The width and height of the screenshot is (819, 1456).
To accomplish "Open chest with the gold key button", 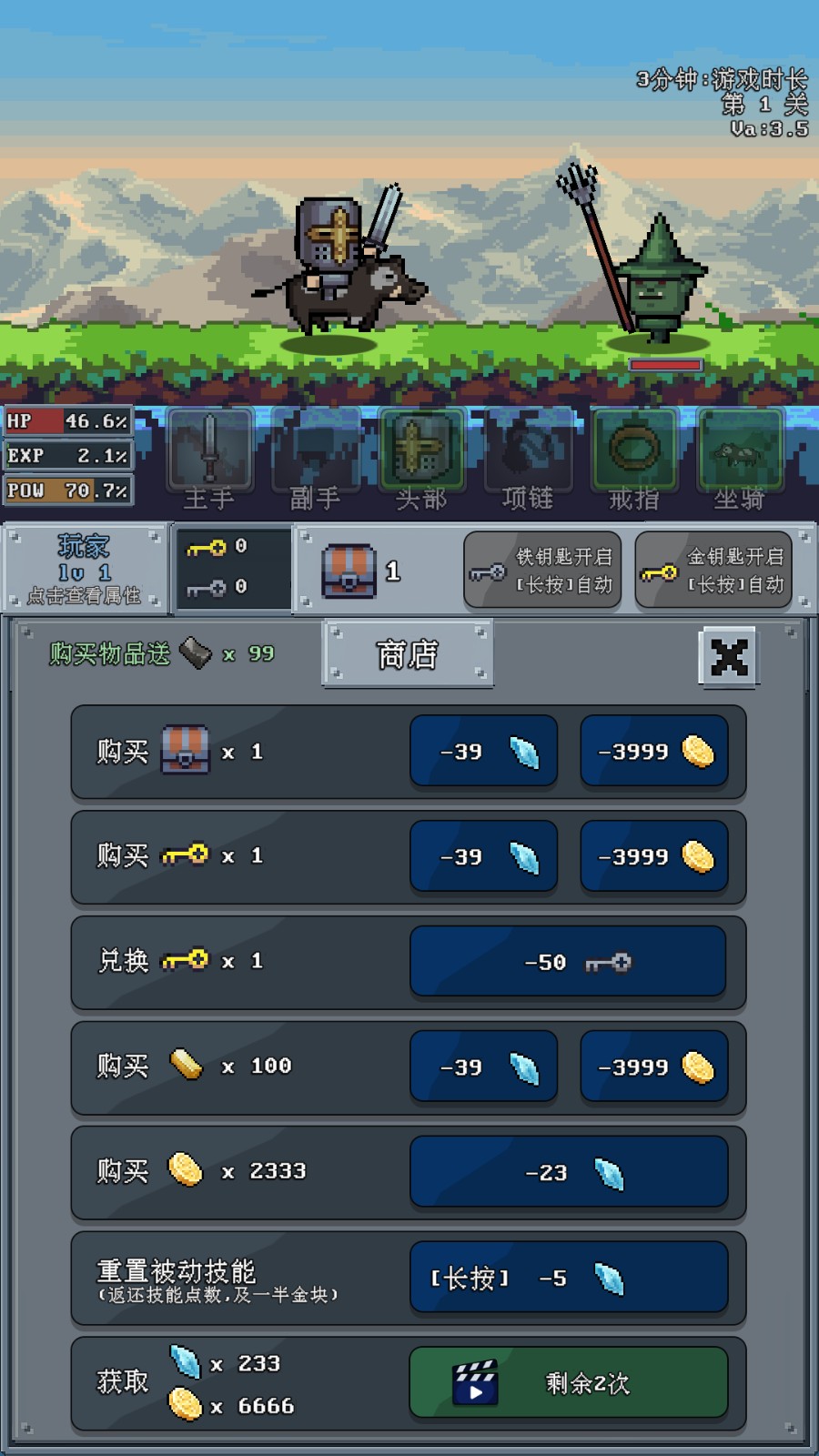I will pyautogui.click(x=713, y=571).
